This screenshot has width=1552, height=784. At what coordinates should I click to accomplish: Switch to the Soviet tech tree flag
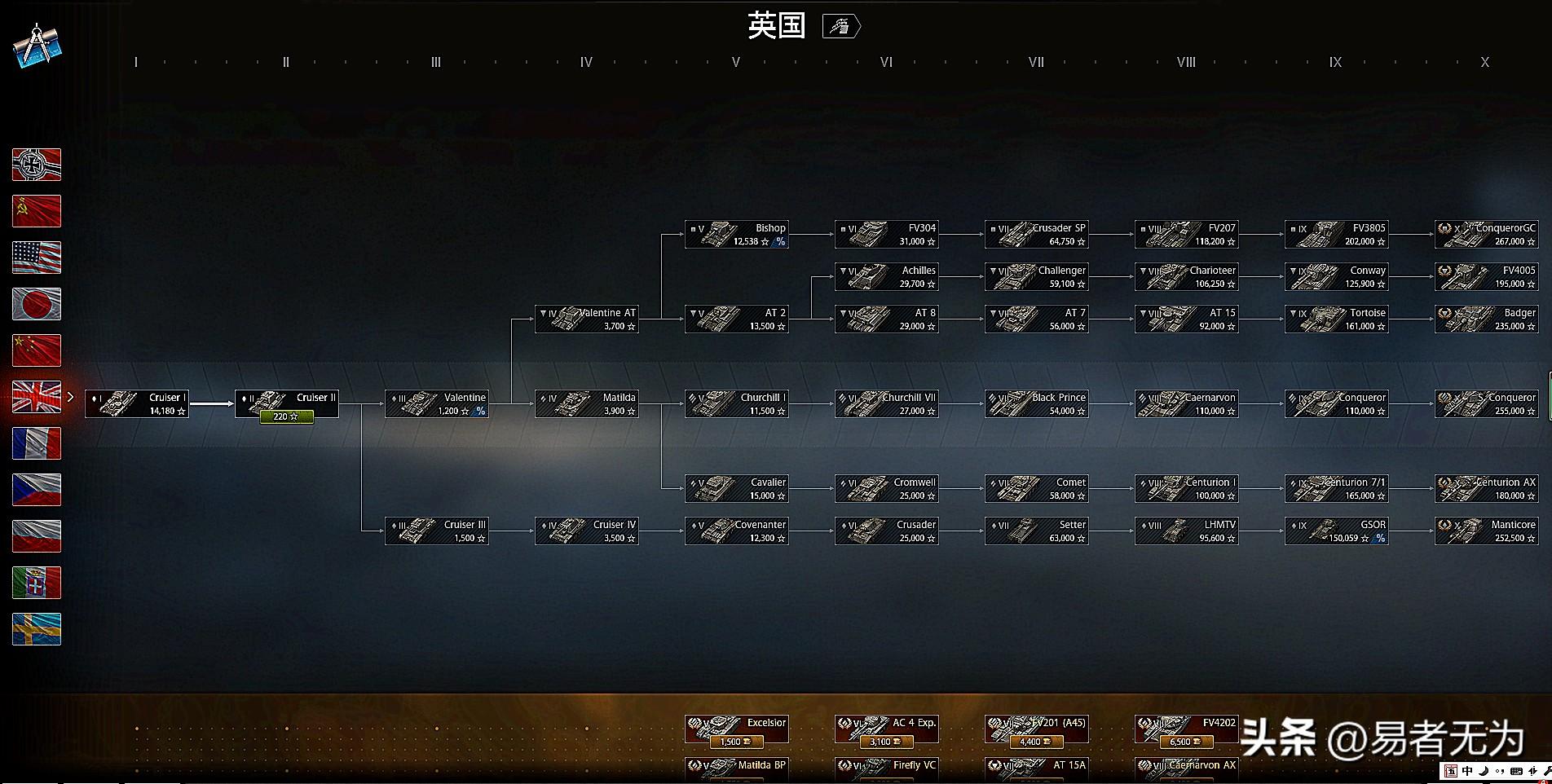pos(37,211)
